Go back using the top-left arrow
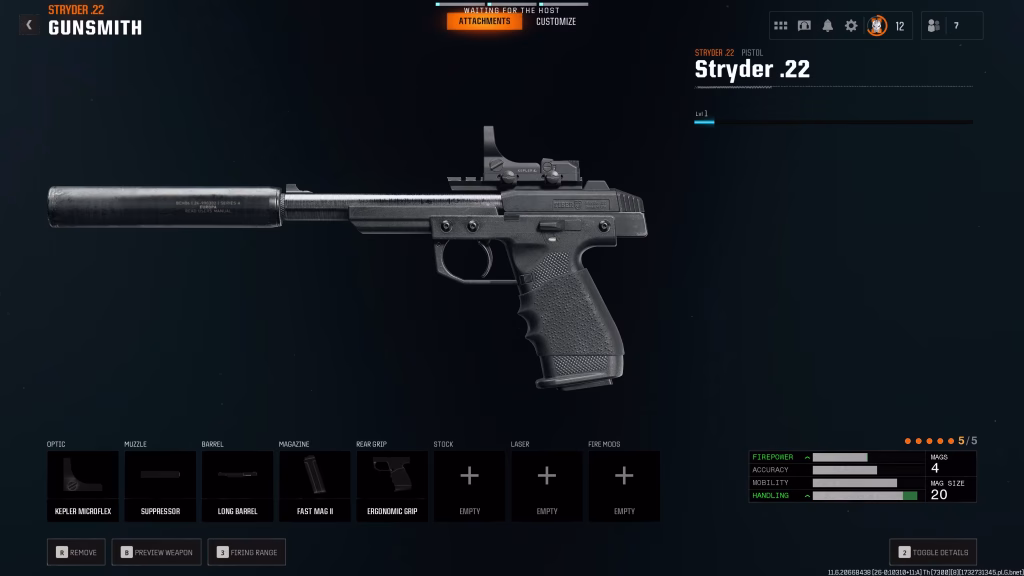1024x576 pixels. click(29, 25)
